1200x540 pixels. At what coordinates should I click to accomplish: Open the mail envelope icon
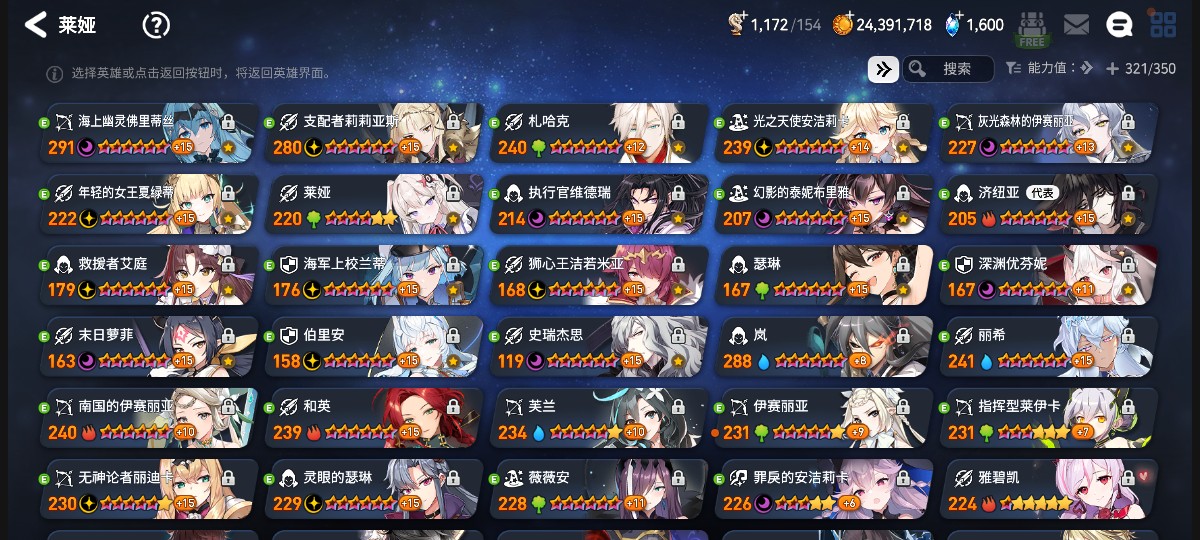1076,25
